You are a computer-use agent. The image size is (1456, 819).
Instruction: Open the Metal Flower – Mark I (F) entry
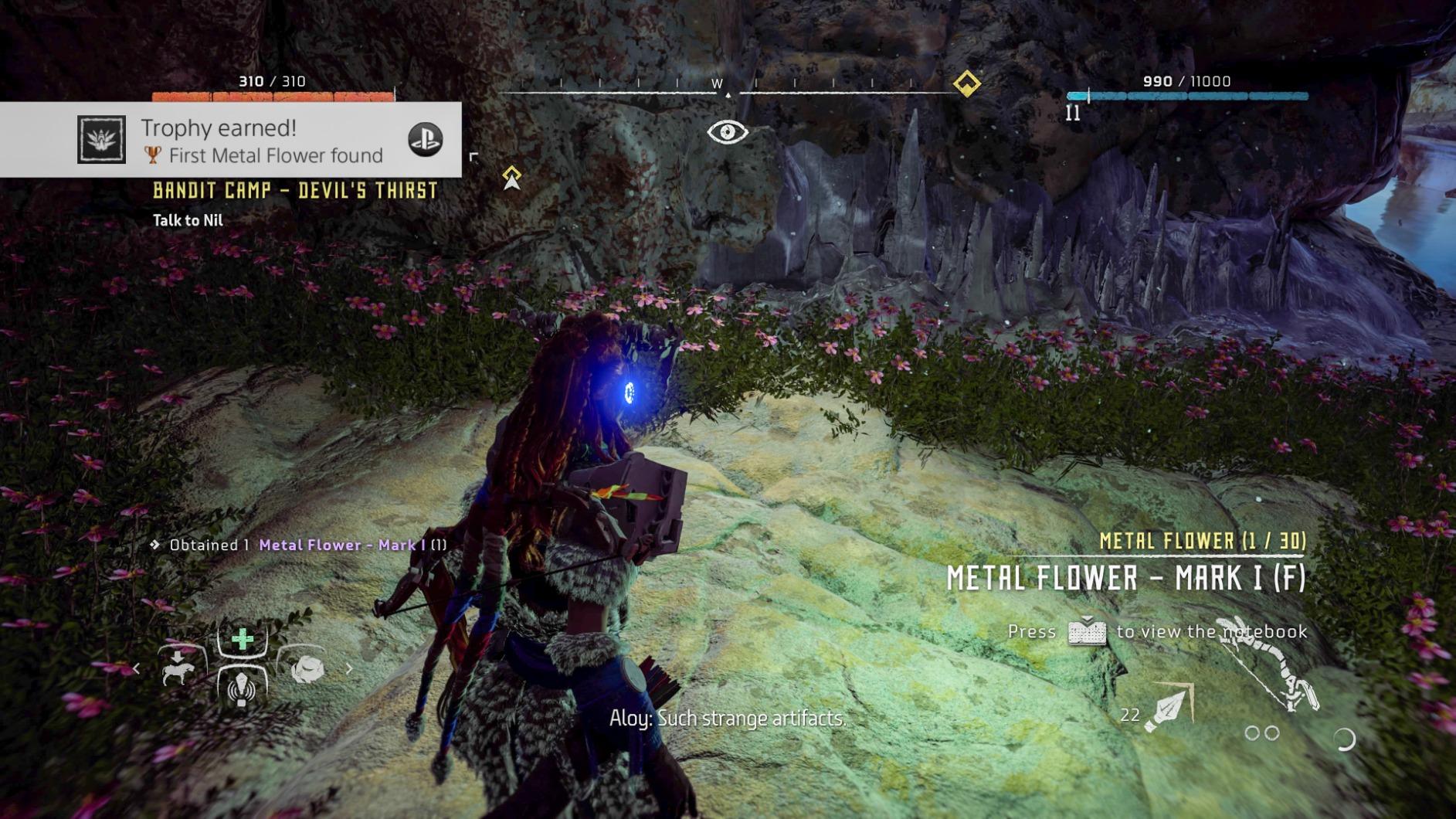[x=1126, y=578]
